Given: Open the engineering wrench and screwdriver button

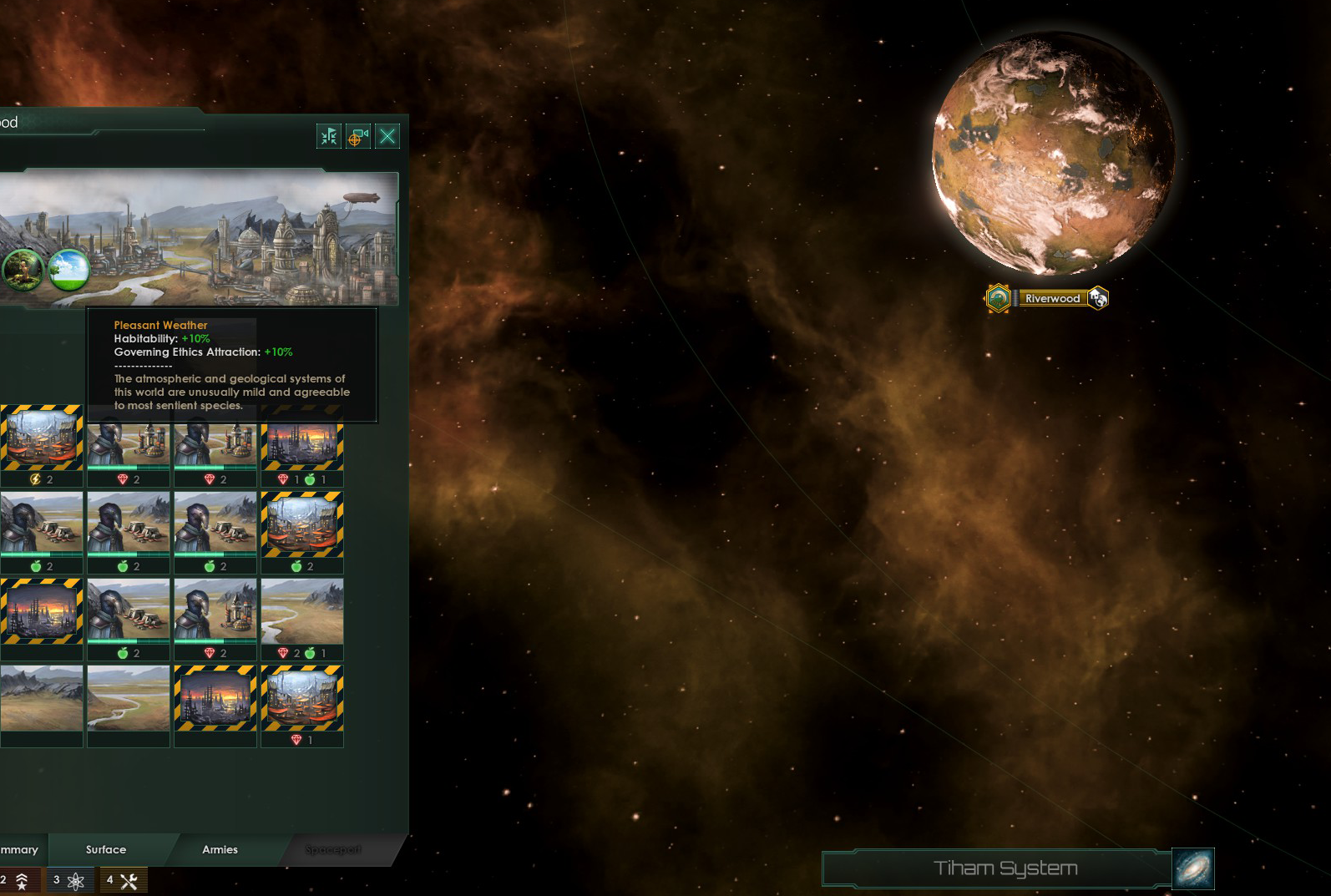Looking at the screenshot, I should click(123, 880).
